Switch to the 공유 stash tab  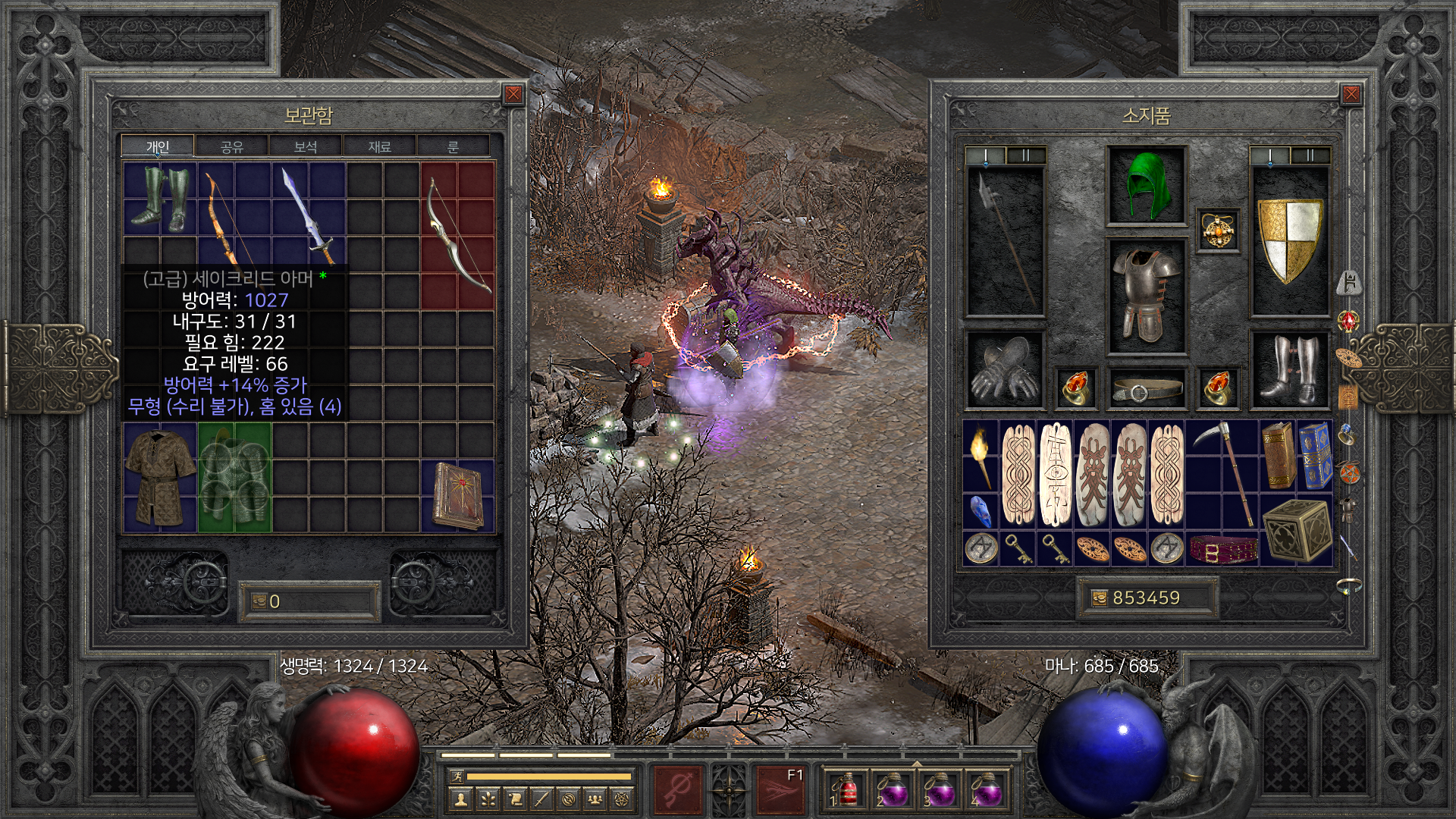tap(231, 147)
